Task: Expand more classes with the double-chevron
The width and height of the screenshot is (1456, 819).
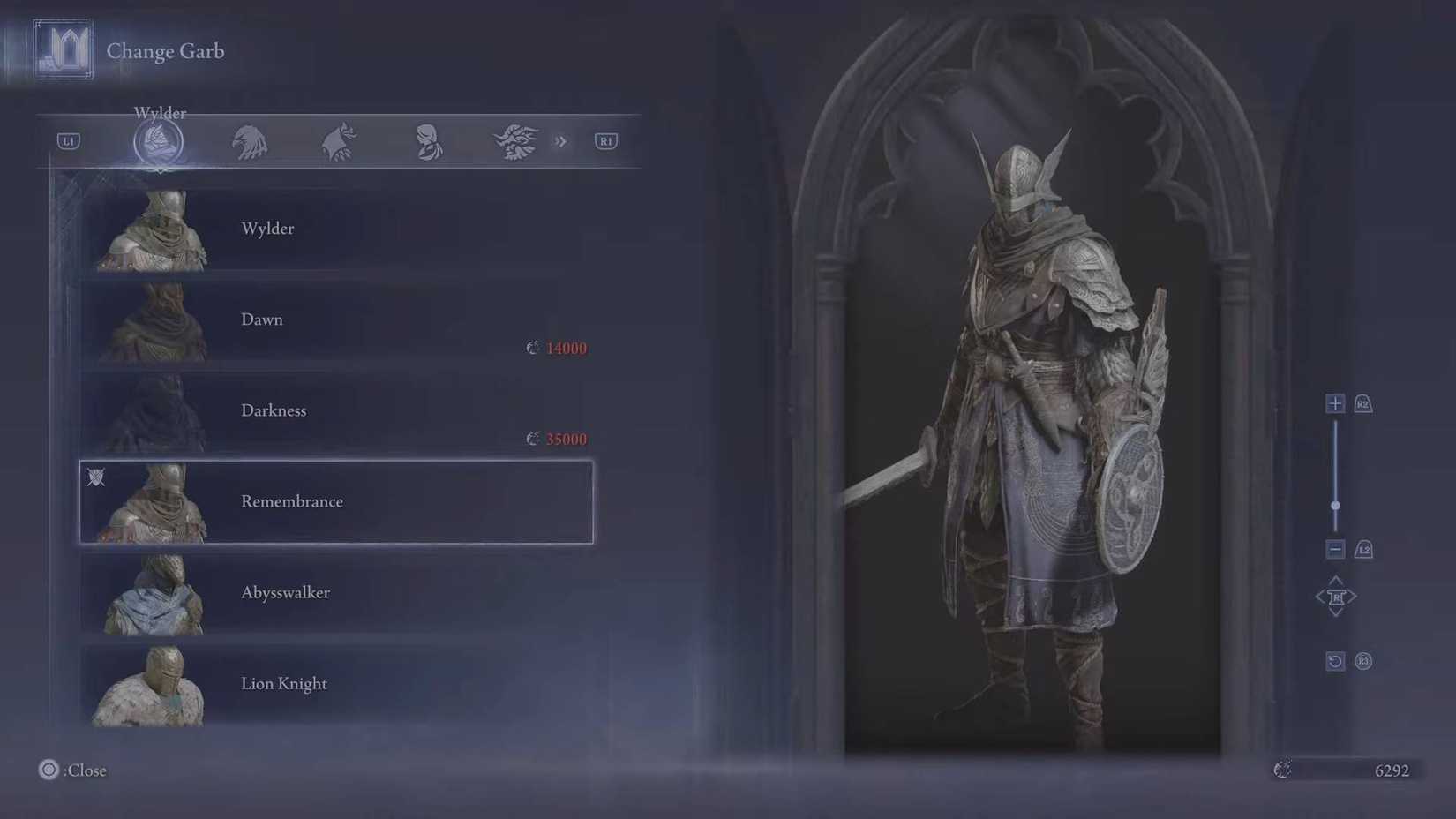Action: click(x=561, y=141)
